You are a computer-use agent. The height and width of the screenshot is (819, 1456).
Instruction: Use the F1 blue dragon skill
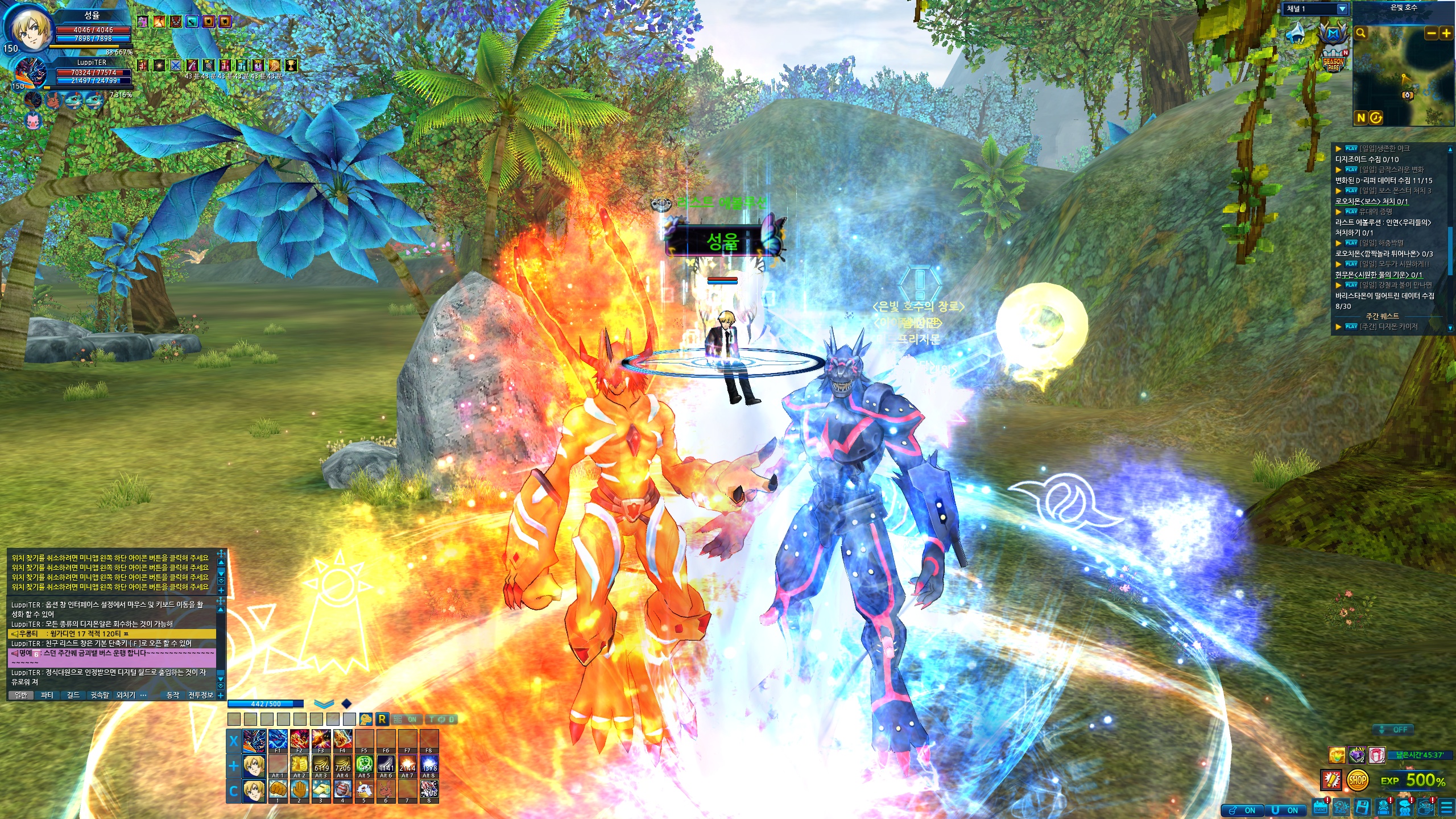(x=278, y=739)
